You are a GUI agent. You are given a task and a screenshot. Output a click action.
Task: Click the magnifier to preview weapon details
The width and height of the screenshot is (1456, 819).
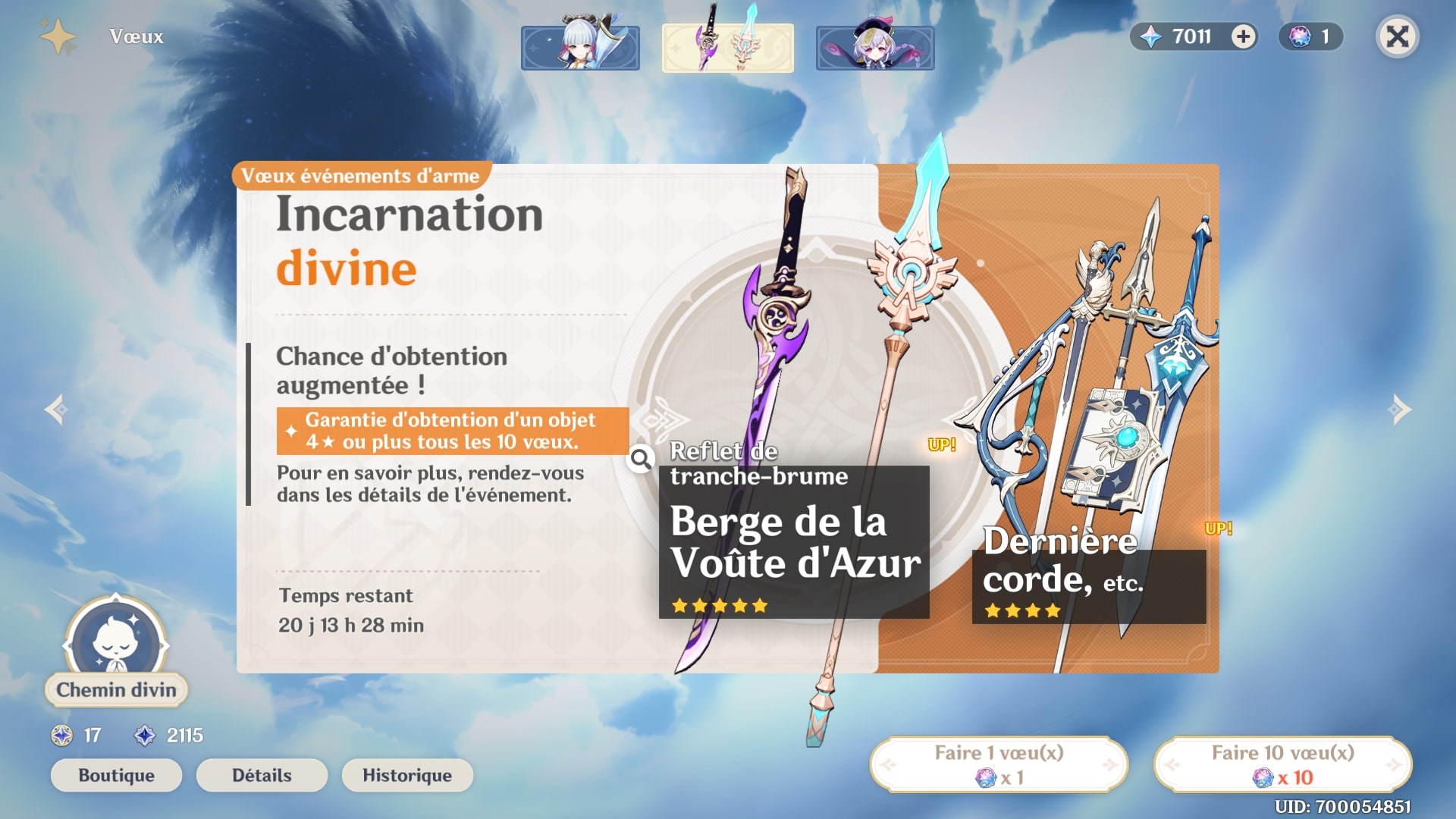point(641,459)
